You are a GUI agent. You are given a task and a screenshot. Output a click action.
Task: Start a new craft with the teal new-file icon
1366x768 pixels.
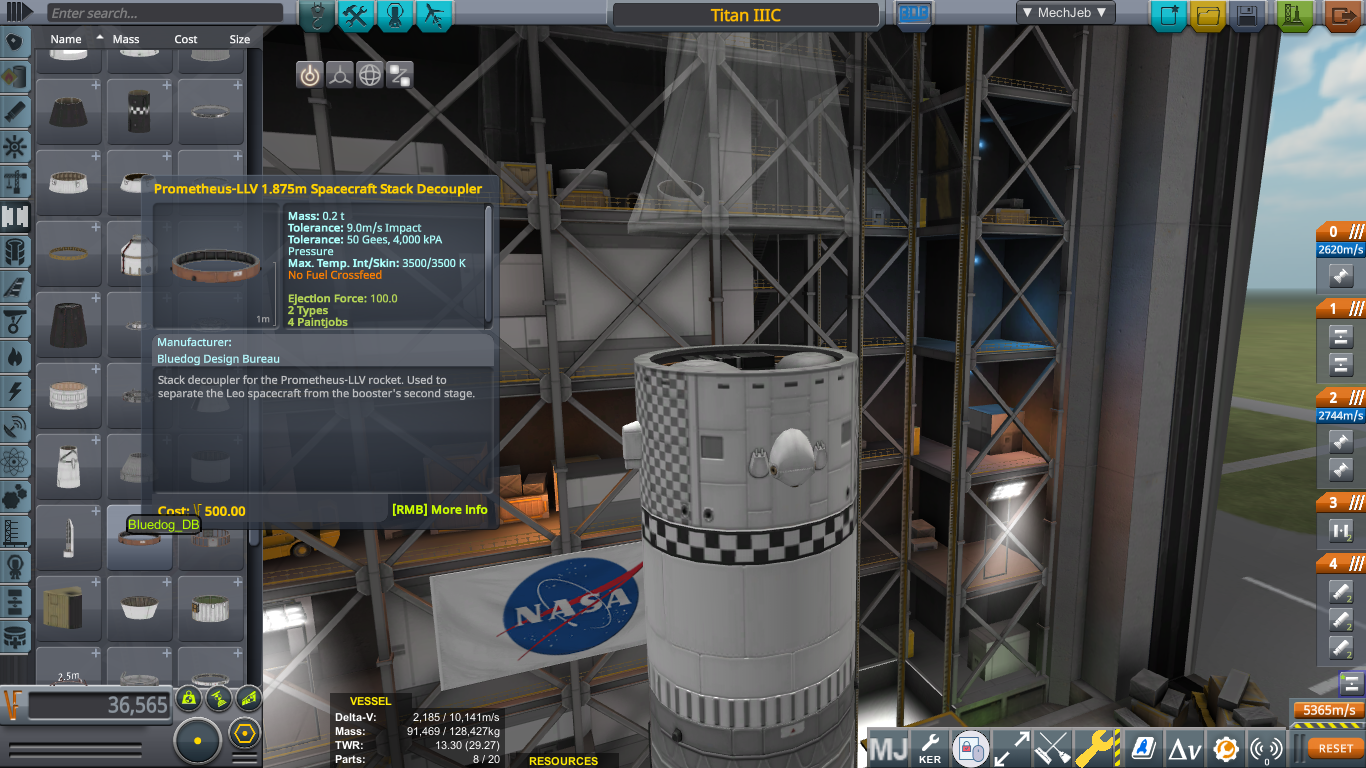(1168, 13)
